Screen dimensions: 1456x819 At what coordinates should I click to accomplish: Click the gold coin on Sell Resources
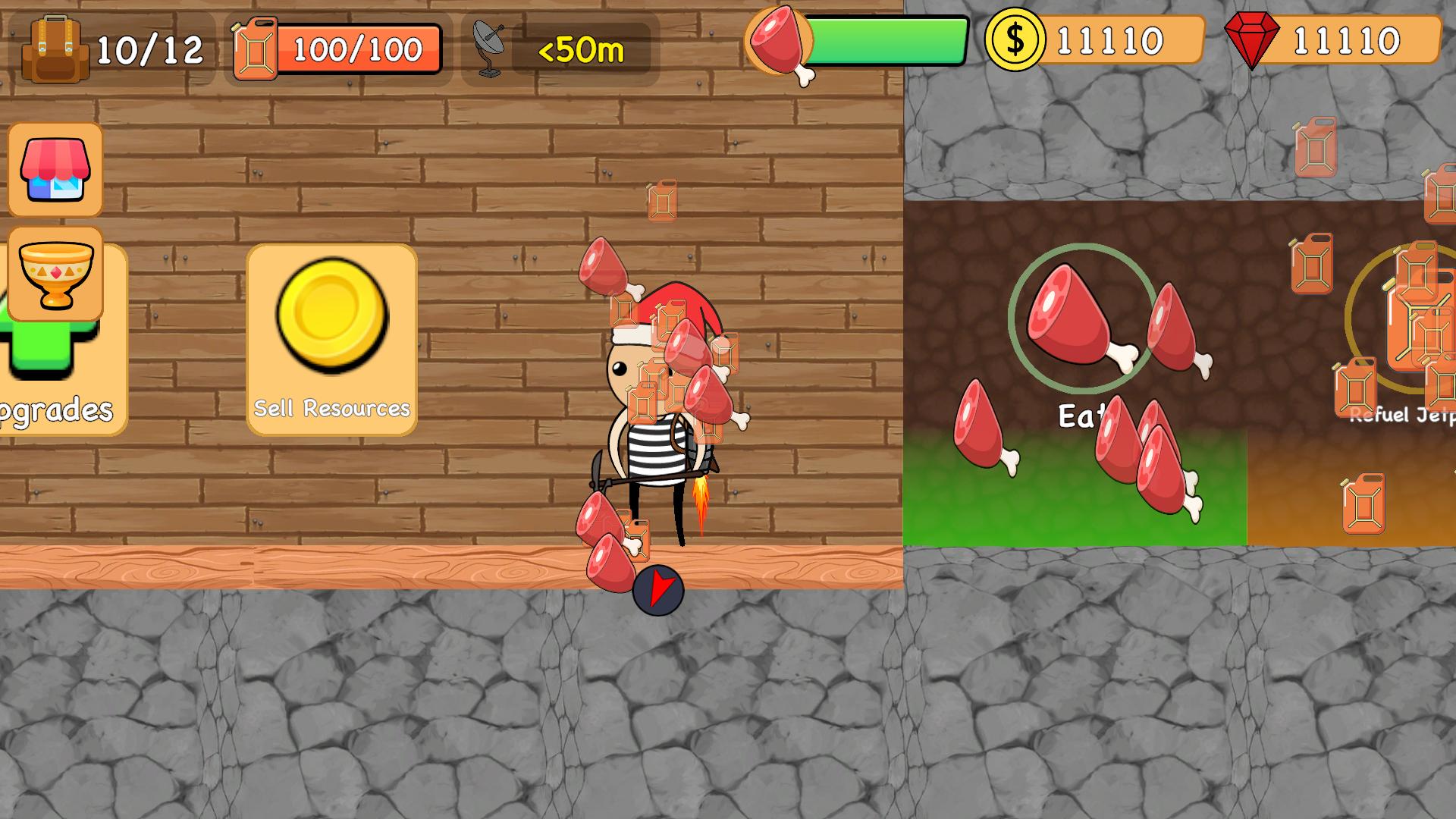tap(332, 326)
